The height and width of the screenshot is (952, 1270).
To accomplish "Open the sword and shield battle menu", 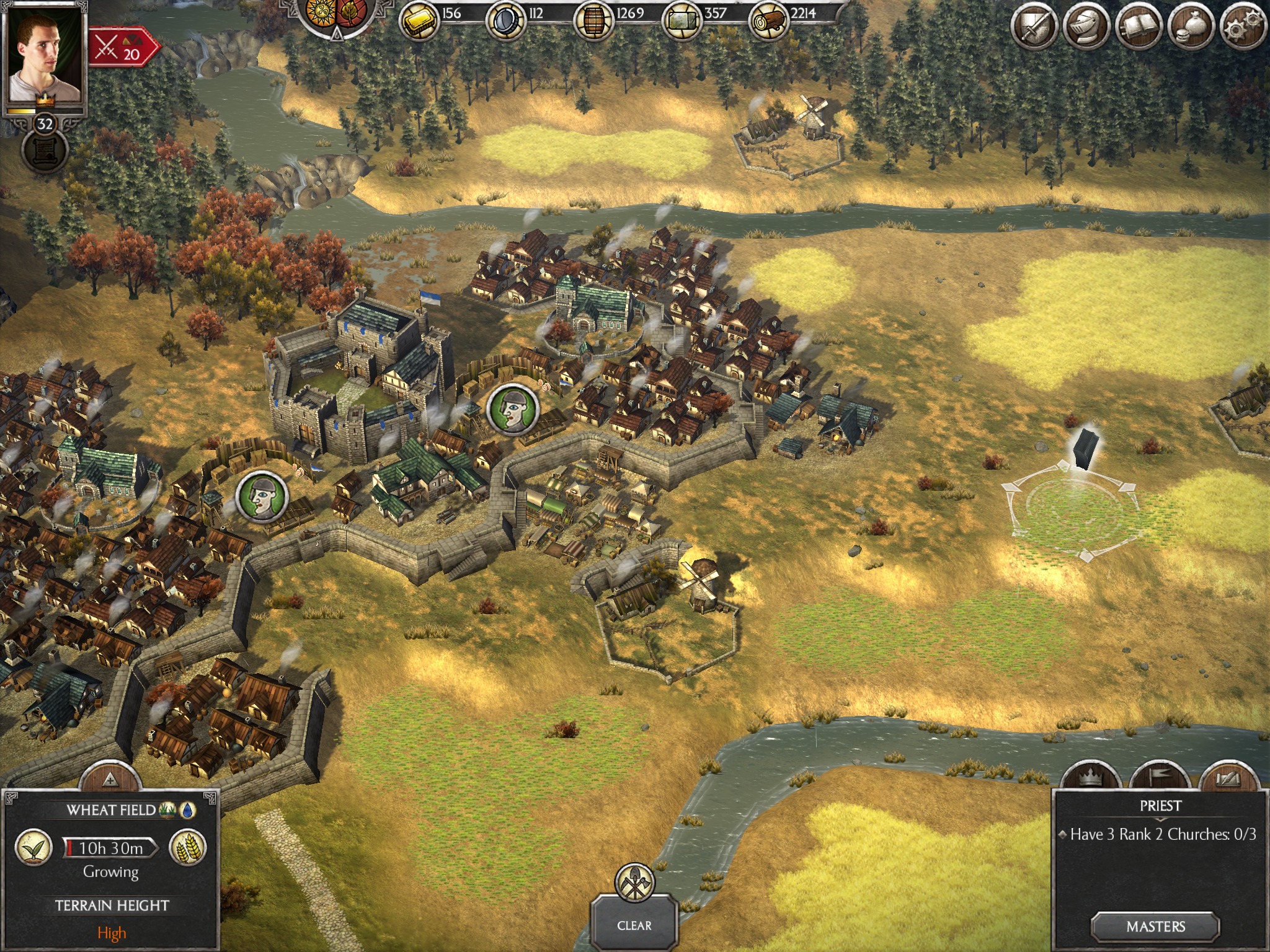I will (x=1034, y=27).
